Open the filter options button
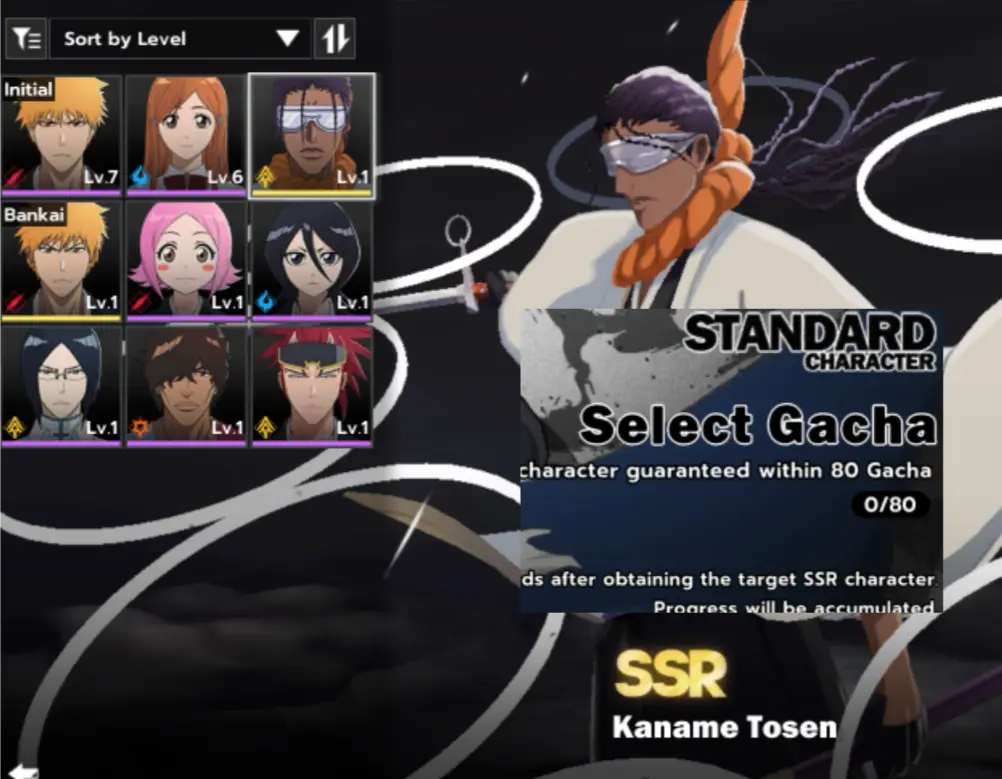1002x779 pixels. coord(27,39)
